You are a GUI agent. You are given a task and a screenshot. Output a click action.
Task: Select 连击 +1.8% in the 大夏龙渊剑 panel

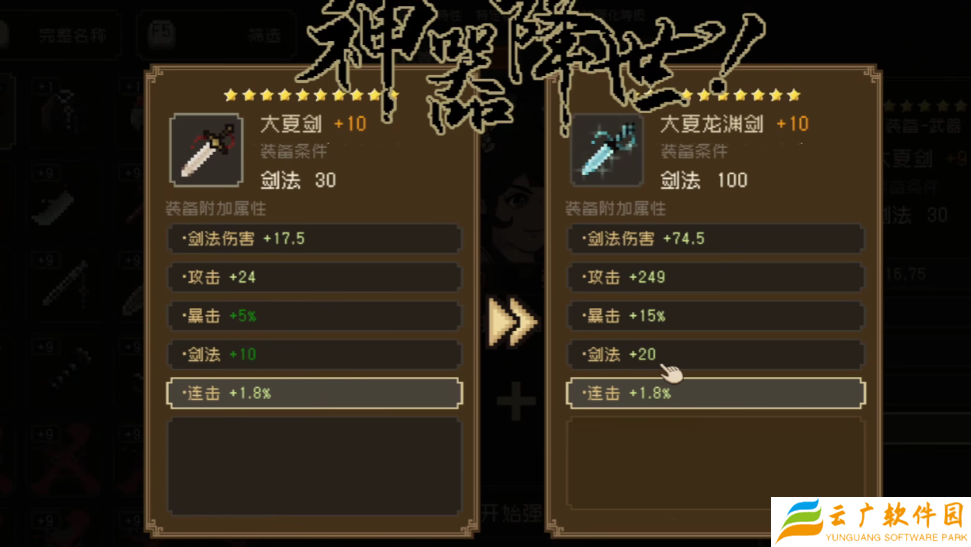[x=714, y=393]
